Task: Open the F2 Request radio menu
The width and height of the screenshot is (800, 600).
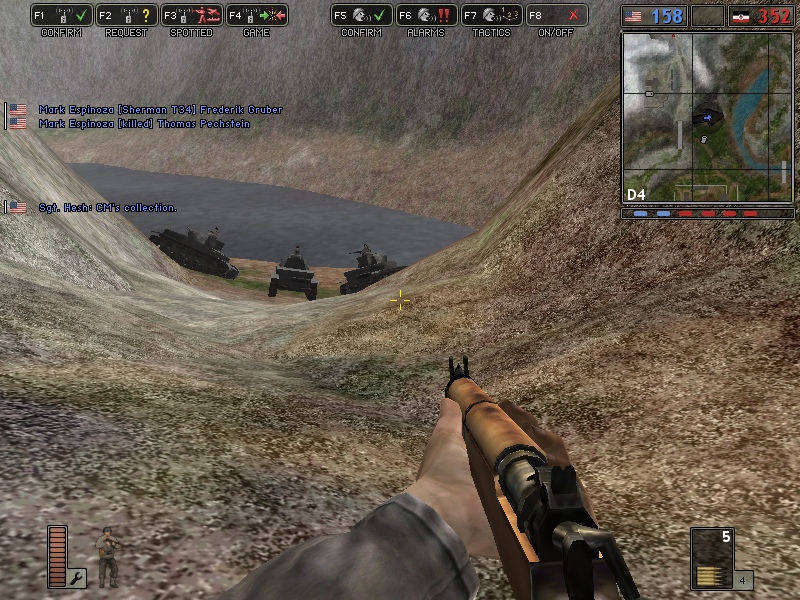Action: pos(126,16)
